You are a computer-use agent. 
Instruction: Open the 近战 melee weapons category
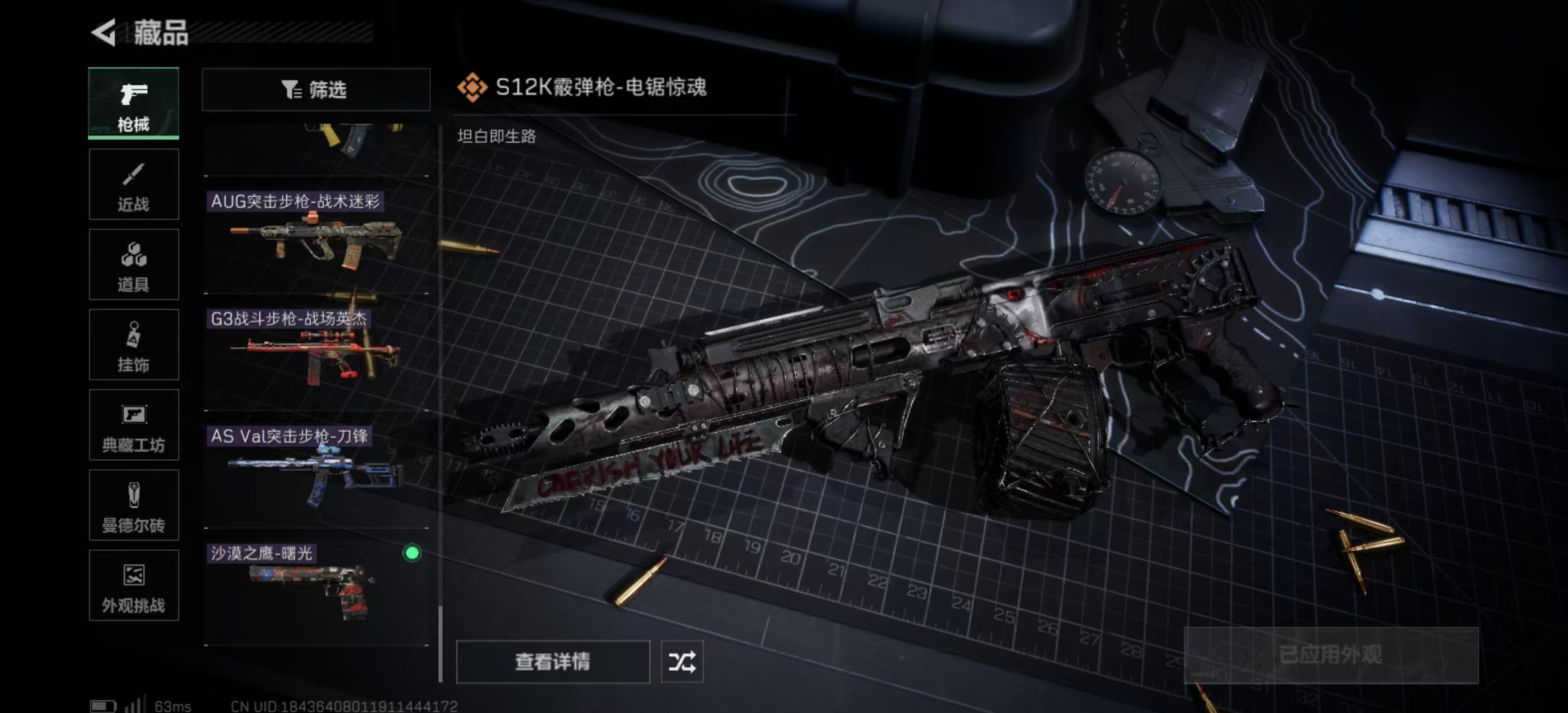pos(133,184)
